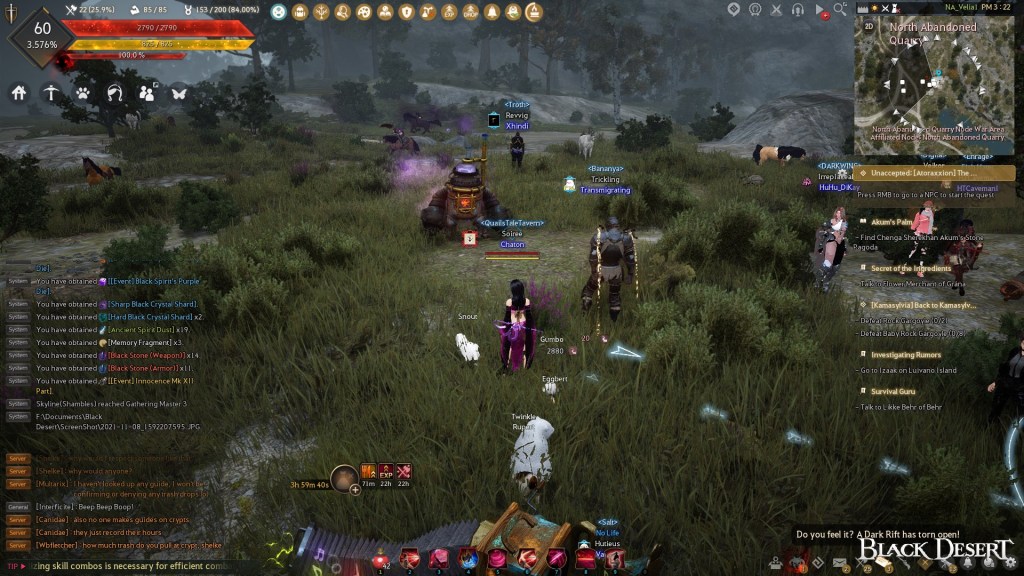
Task: Click the pickaxe worker icon
Action: point(51,93)
